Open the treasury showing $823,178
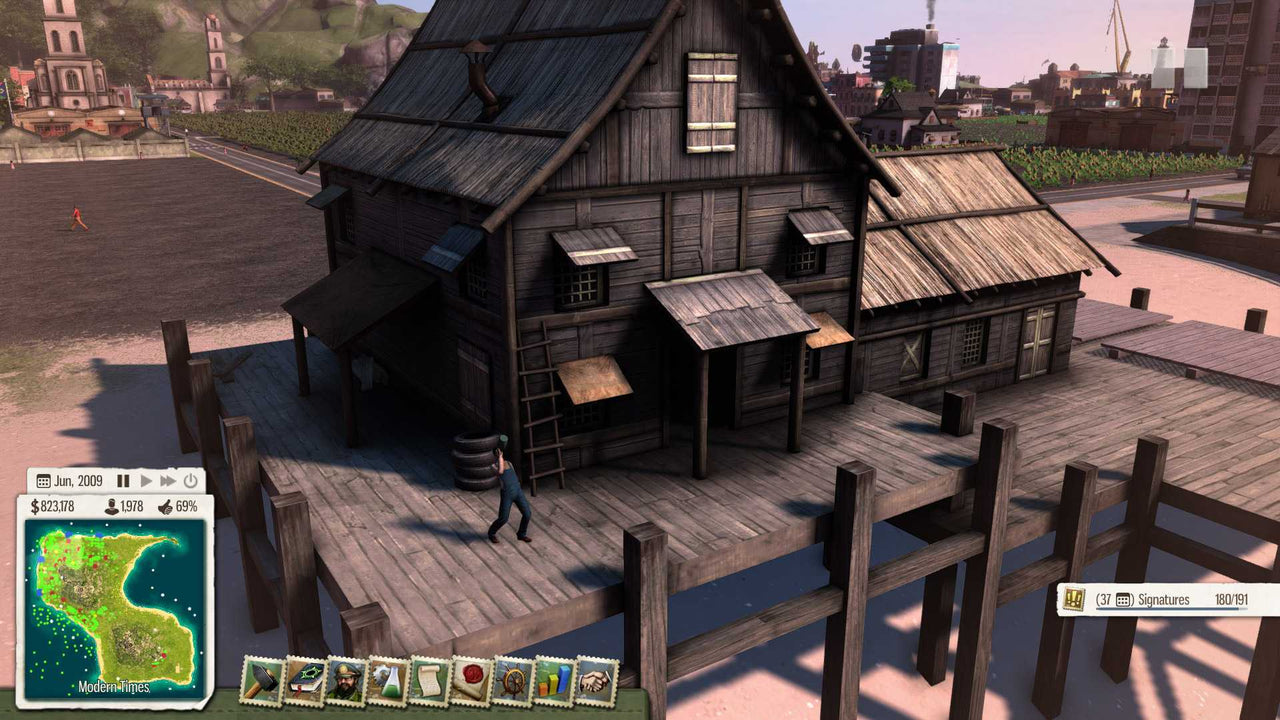The image size is (1280, 720). 53,506
